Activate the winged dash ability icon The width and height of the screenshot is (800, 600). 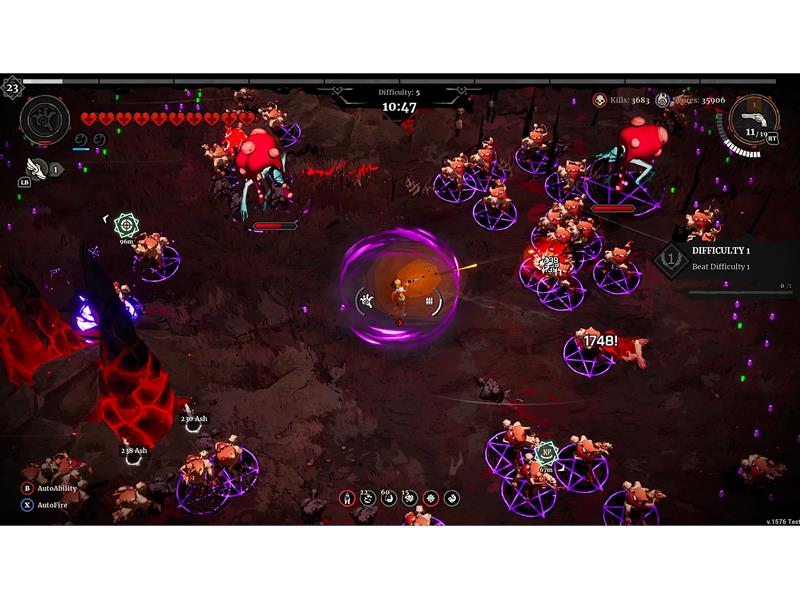[x=37, y=168]
